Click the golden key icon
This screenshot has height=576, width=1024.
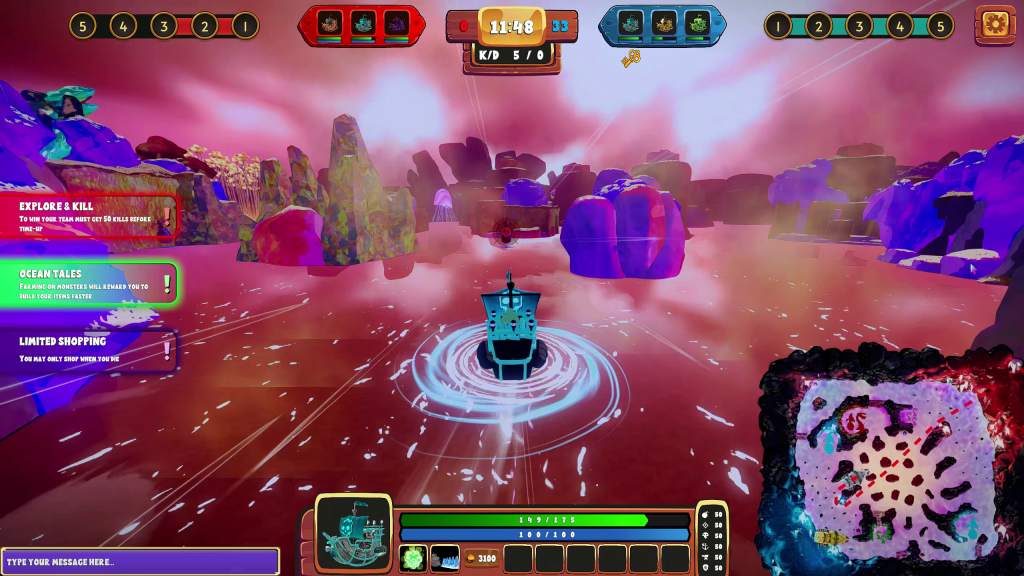click(631, 59)
